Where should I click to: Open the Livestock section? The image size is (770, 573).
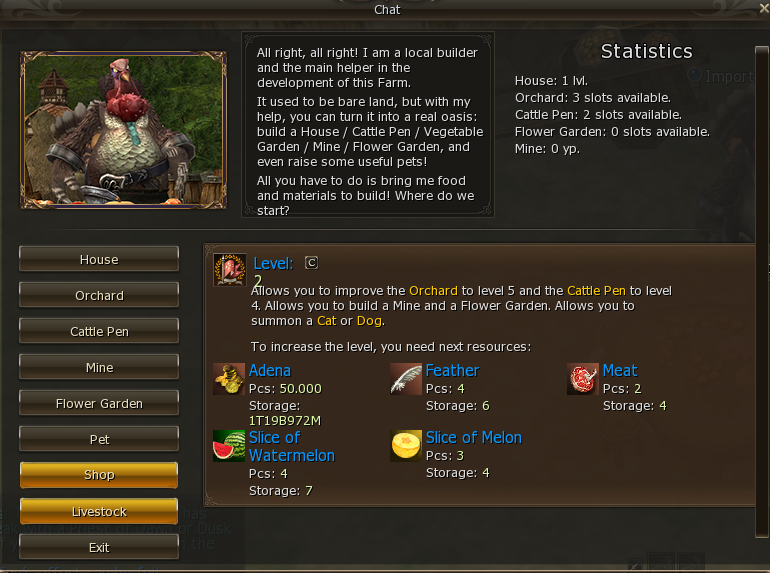tap(99, 511)
